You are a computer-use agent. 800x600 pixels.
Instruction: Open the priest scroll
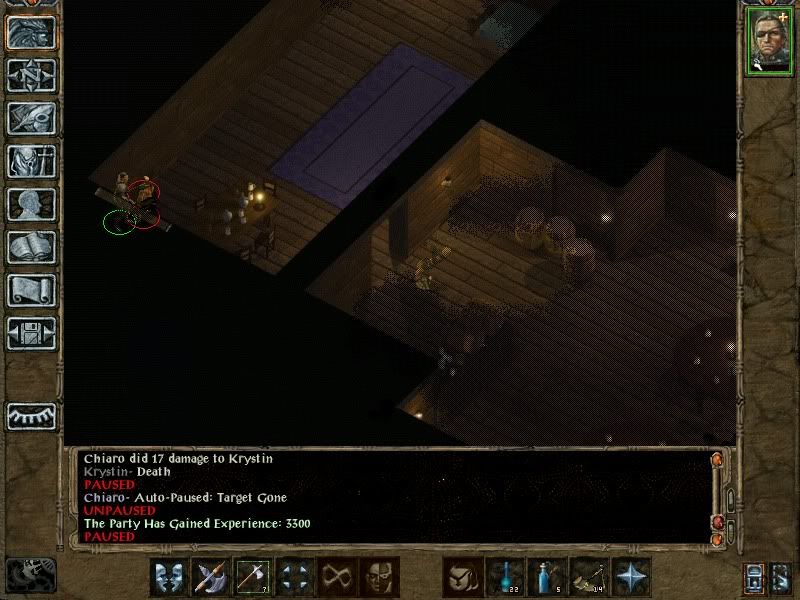tap(31, 290)
